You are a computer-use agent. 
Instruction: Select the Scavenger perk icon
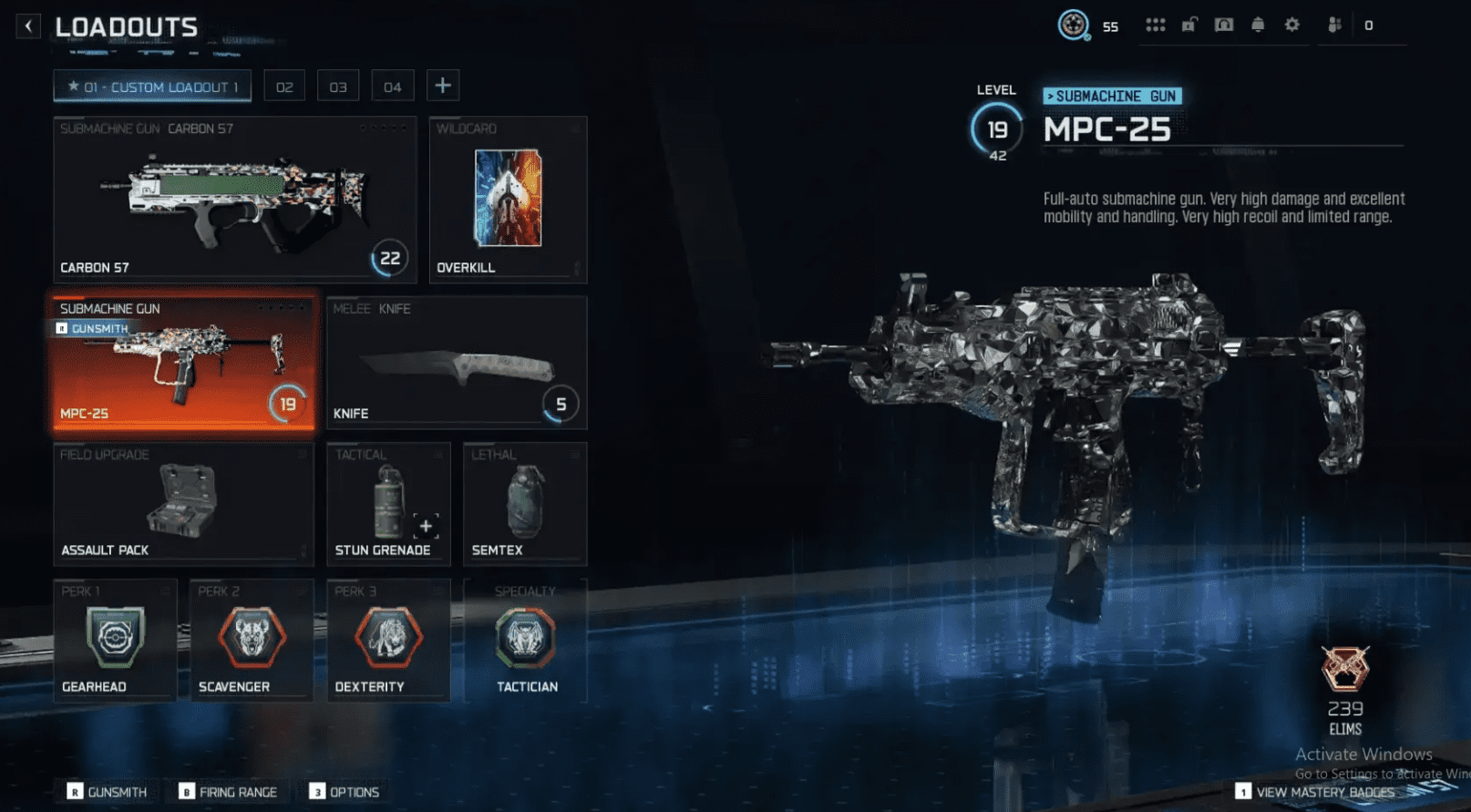[x=252, y=638]
